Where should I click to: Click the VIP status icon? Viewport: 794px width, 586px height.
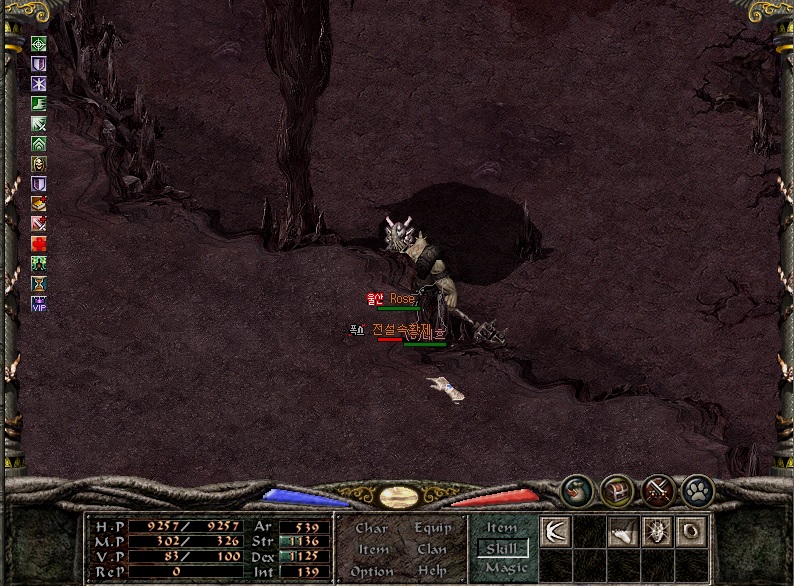click(x=39, y=304)
